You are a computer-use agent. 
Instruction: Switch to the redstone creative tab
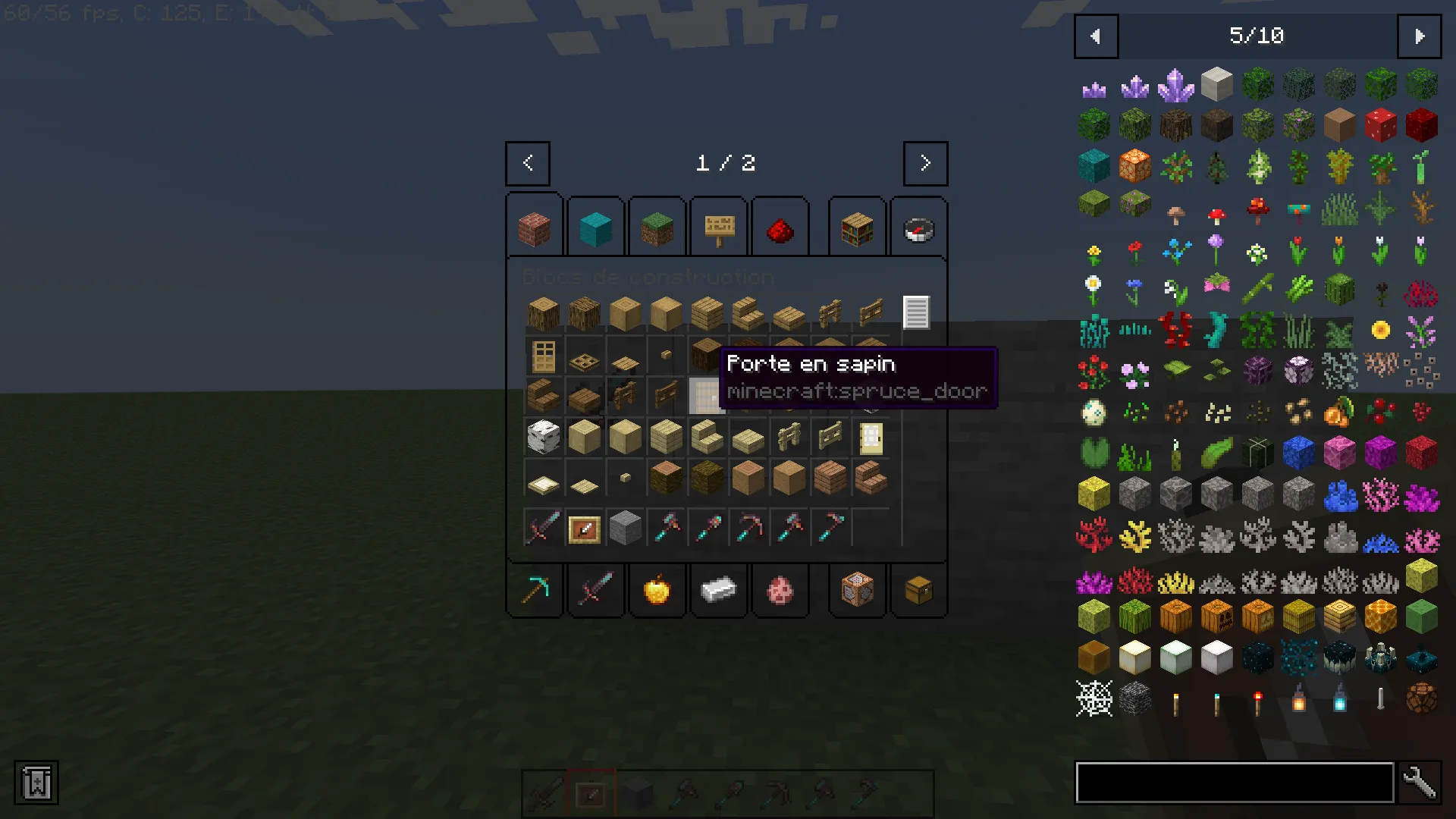pos(780,225)
